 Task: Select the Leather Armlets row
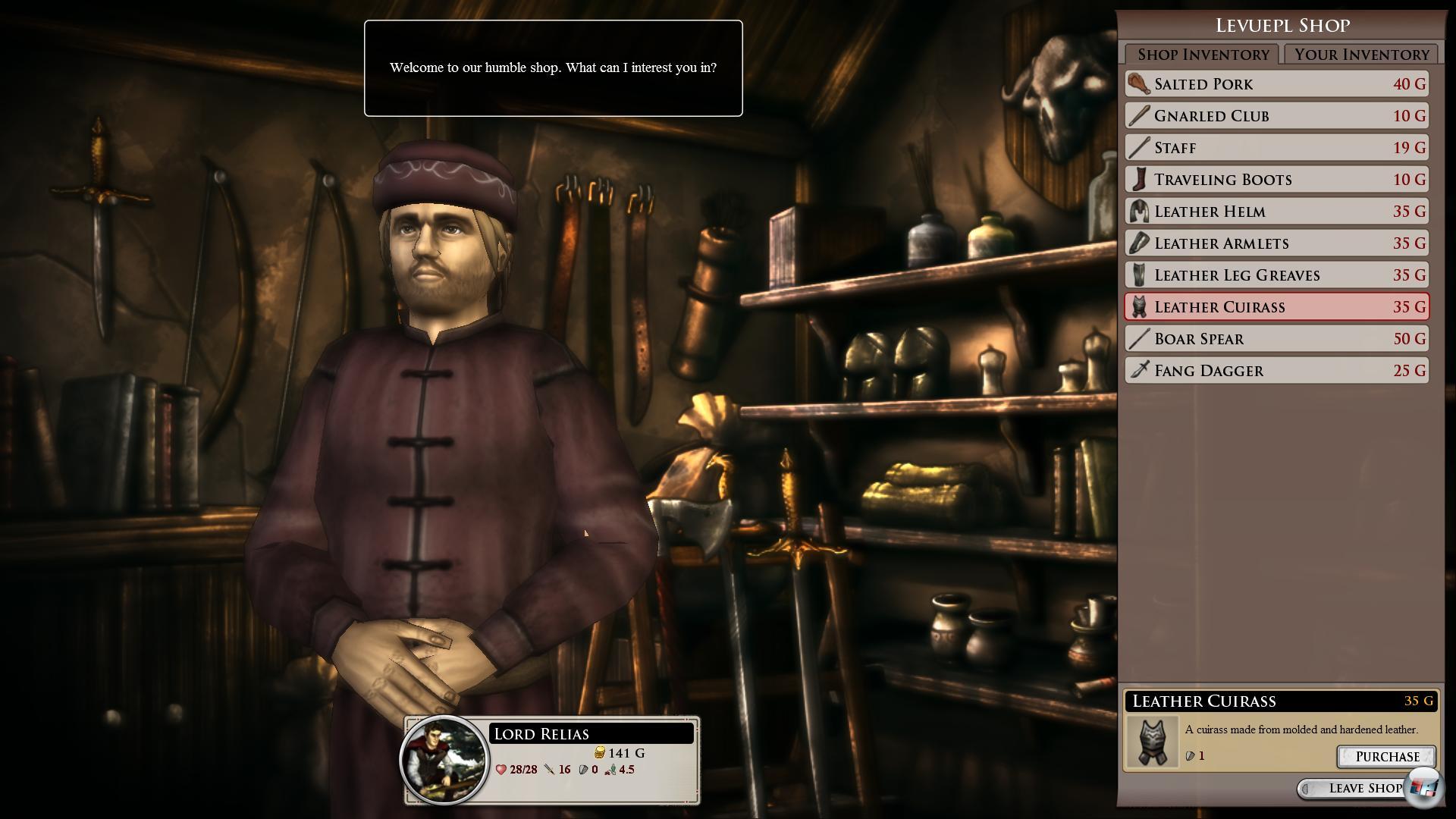point(1276,243)
